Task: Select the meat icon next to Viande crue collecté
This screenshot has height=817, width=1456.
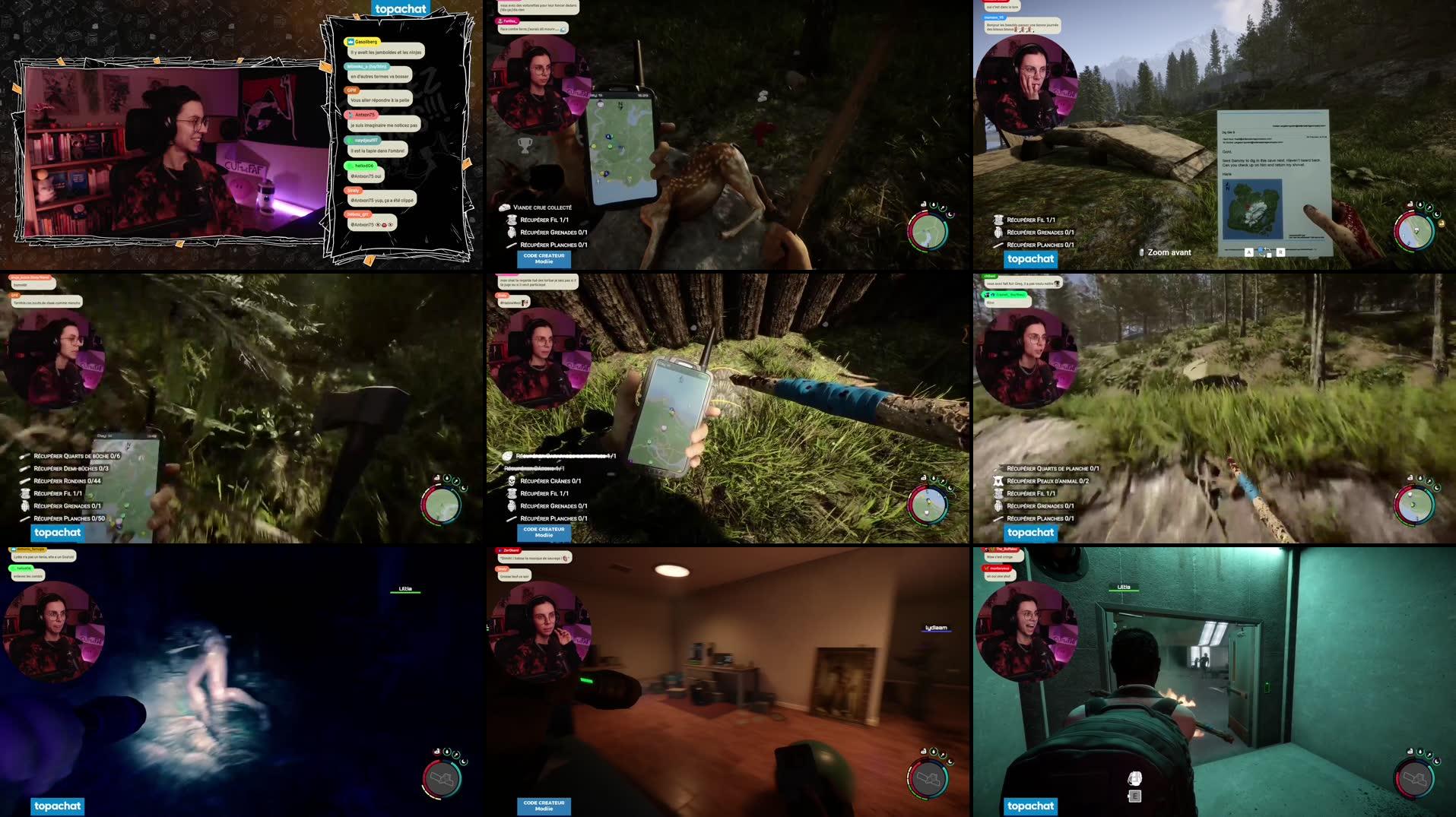Action: (x=504, y=207)
